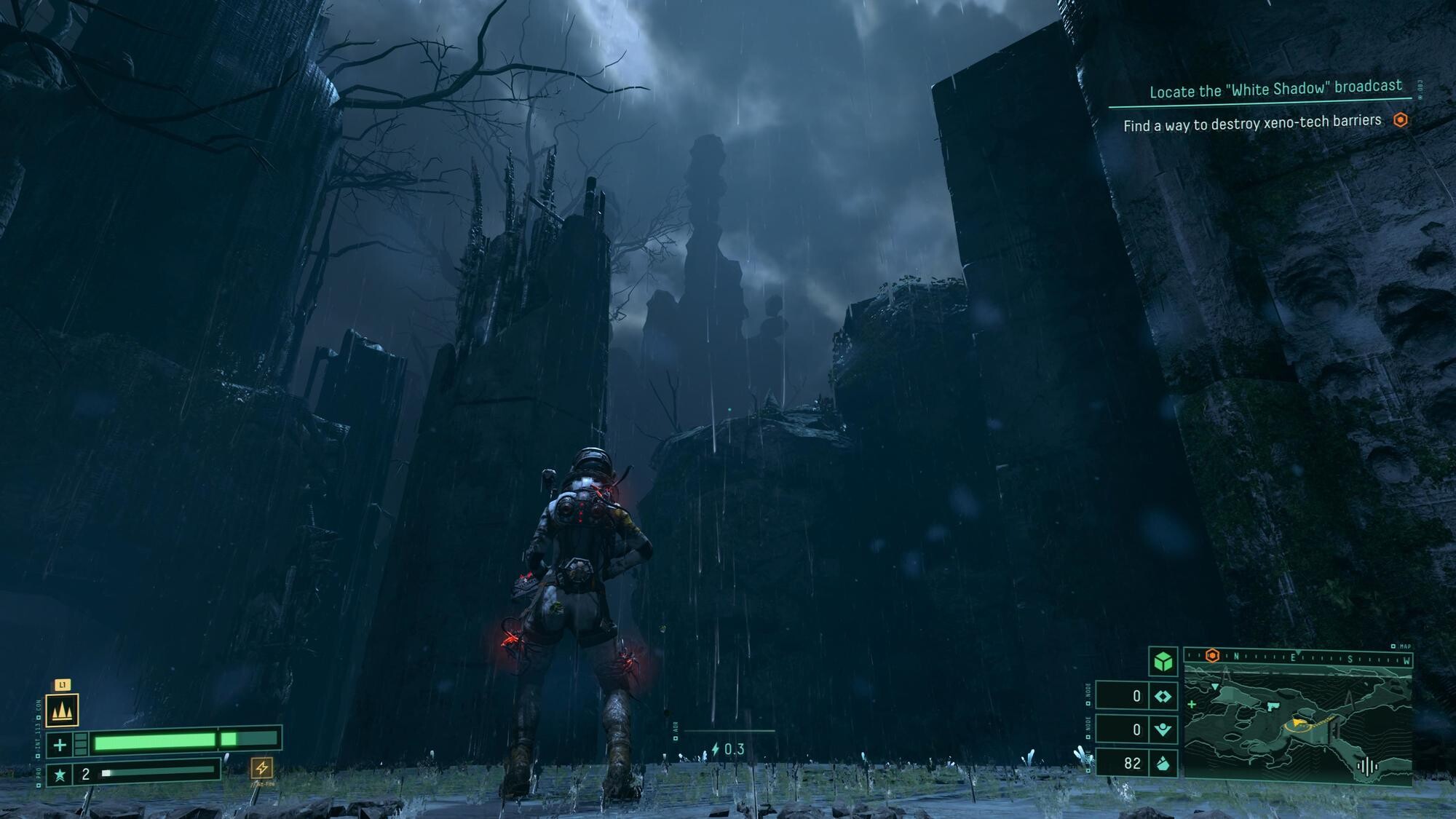This screenshot has width=1456, height=819.
Task: Click the orange hexagon objective tracker icon
Action: coord(1400,120)
